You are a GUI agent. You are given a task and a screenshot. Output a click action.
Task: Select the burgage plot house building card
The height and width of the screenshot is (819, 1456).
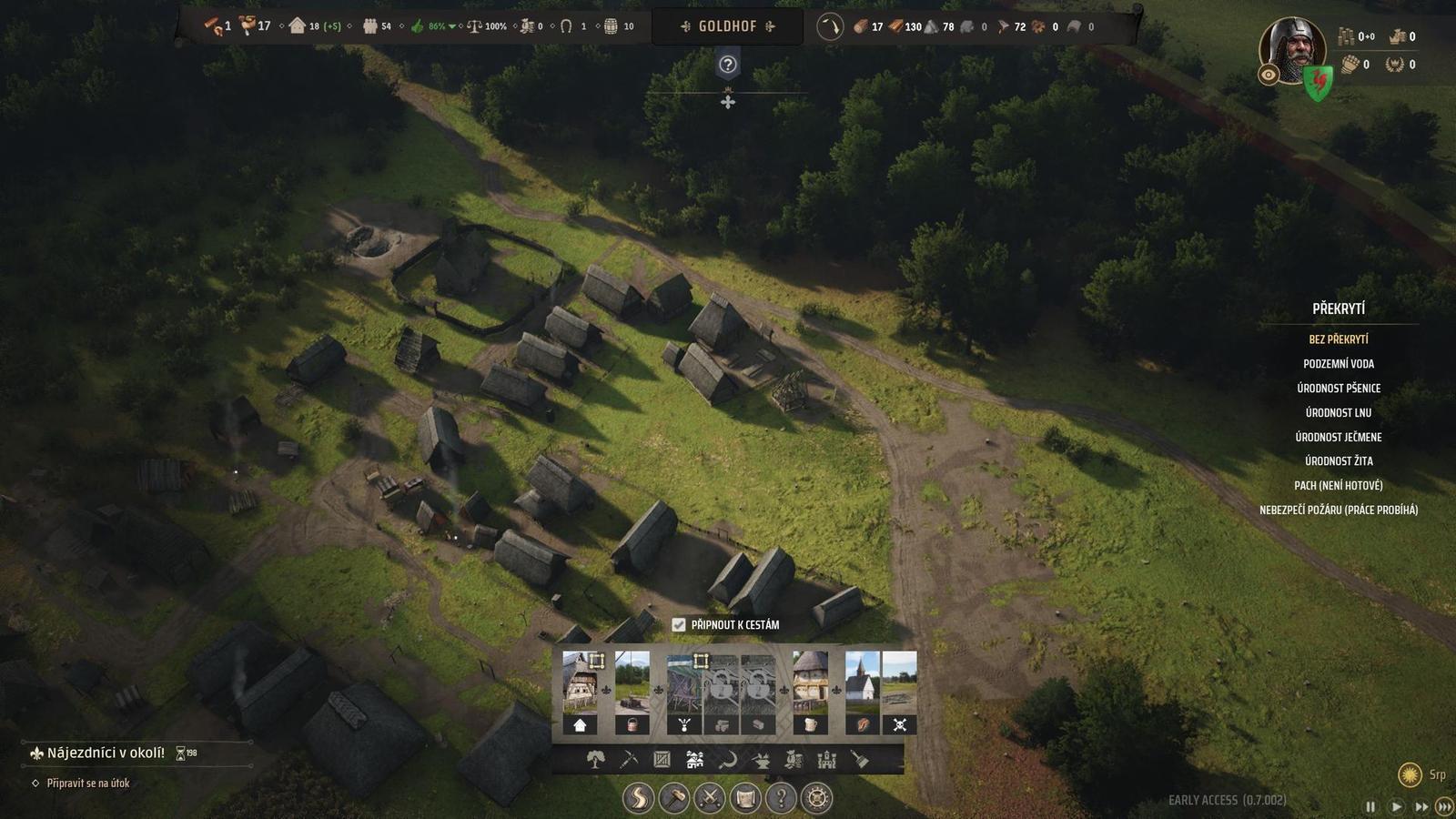[x=580, y=693]
